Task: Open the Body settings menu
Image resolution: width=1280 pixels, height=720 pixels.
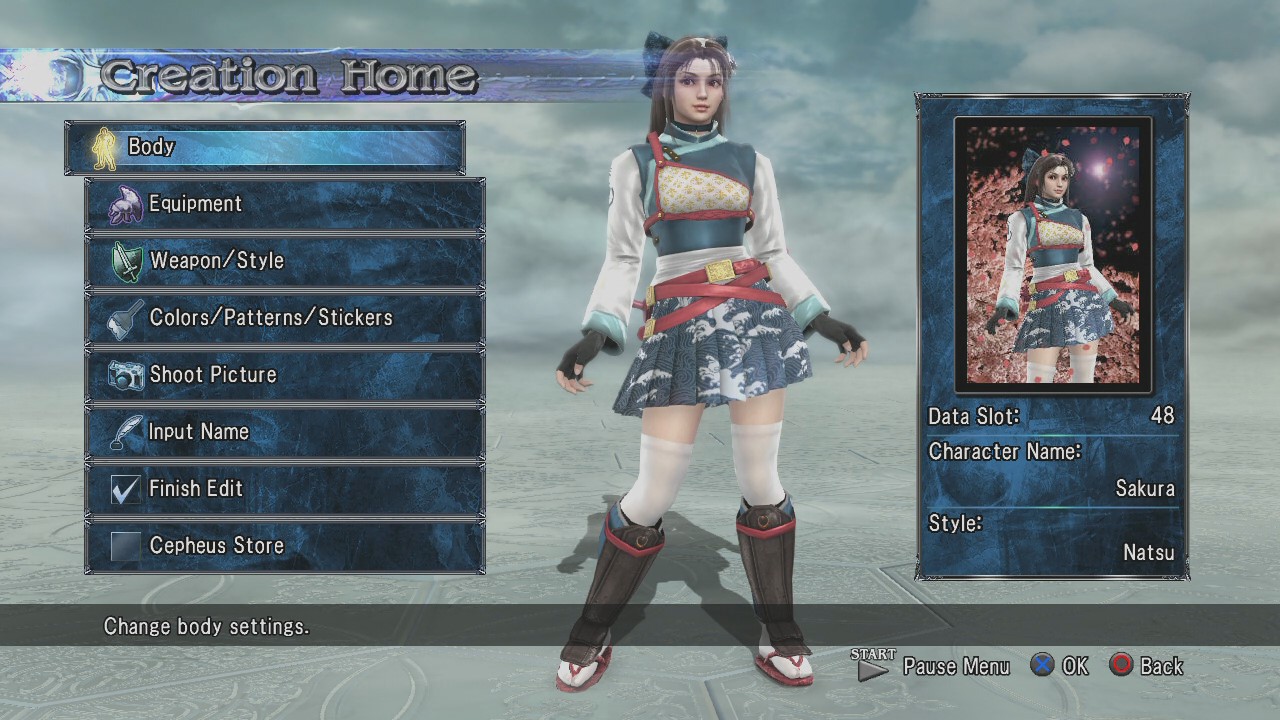Action: [265, 147]
